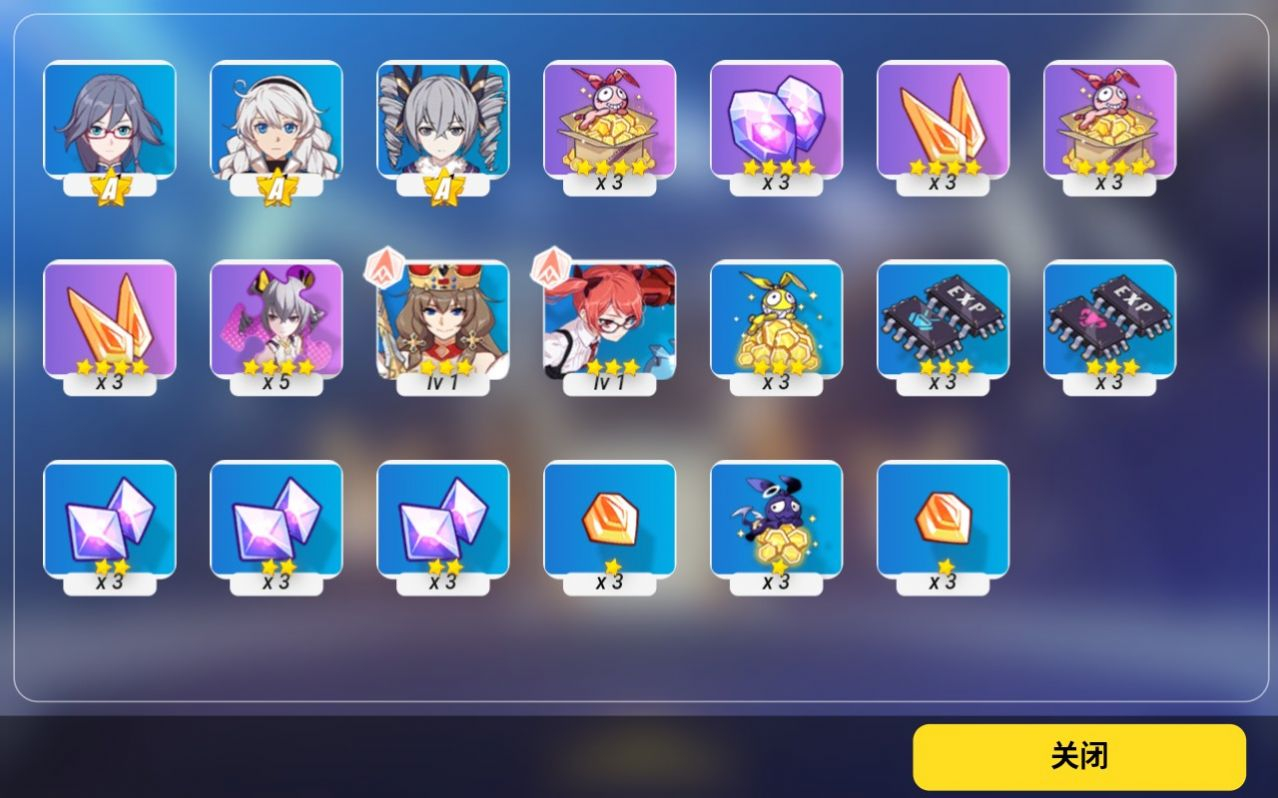Open the crowned girl stigmata card
Image resolution: width=1278 pixels, height=798 pixels.
[x=443, y=320]
